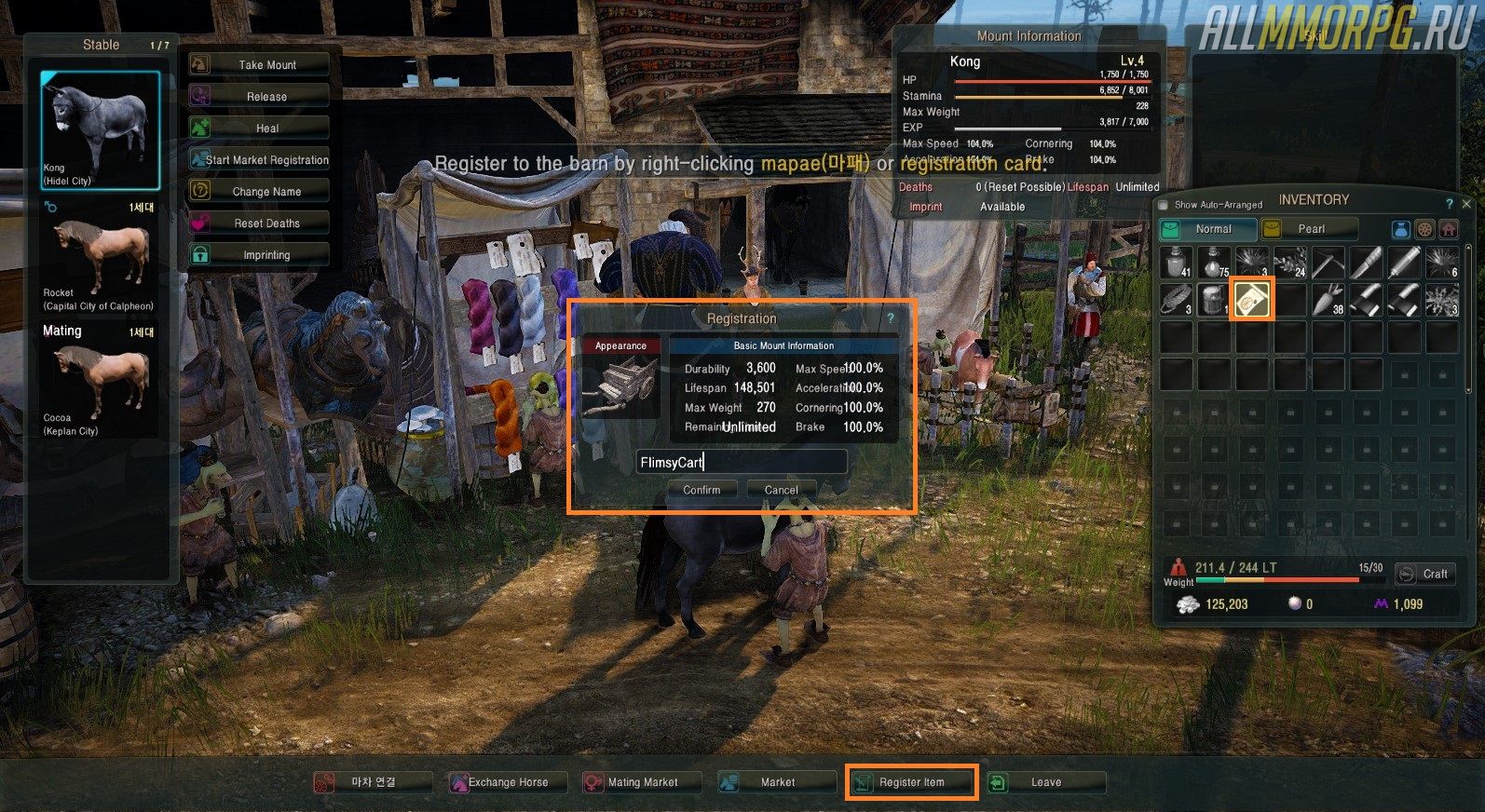Viewport: 1485px width, 812px height.
Task: Select the horse named Cocoa
Action: [100, 384]
